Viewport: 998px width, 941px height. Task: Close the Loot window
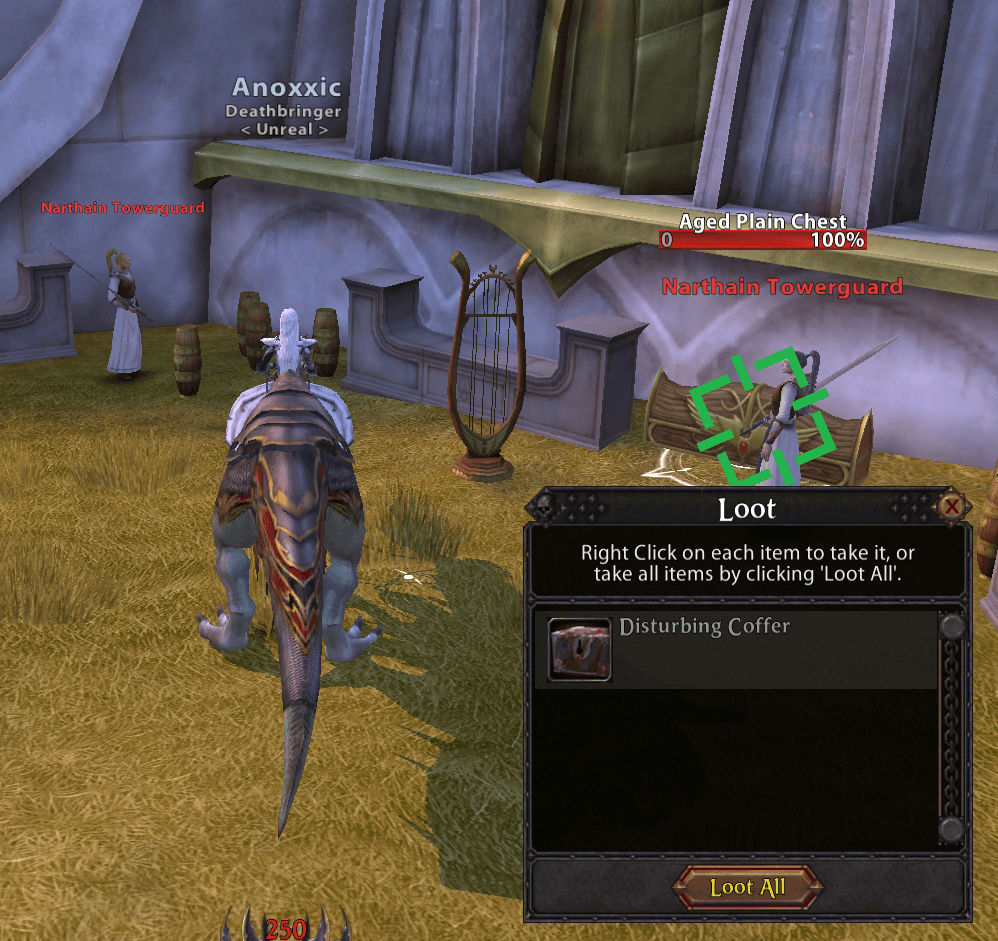pos(952,507)
